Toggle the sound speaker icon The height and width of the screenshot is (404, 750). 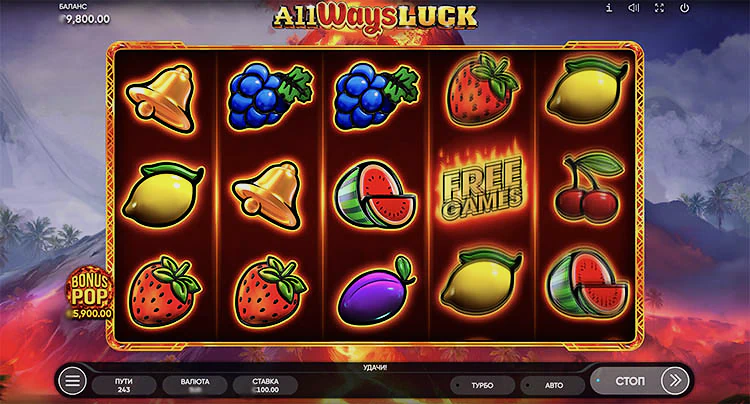pyautogui.click(x=633, y=8)
